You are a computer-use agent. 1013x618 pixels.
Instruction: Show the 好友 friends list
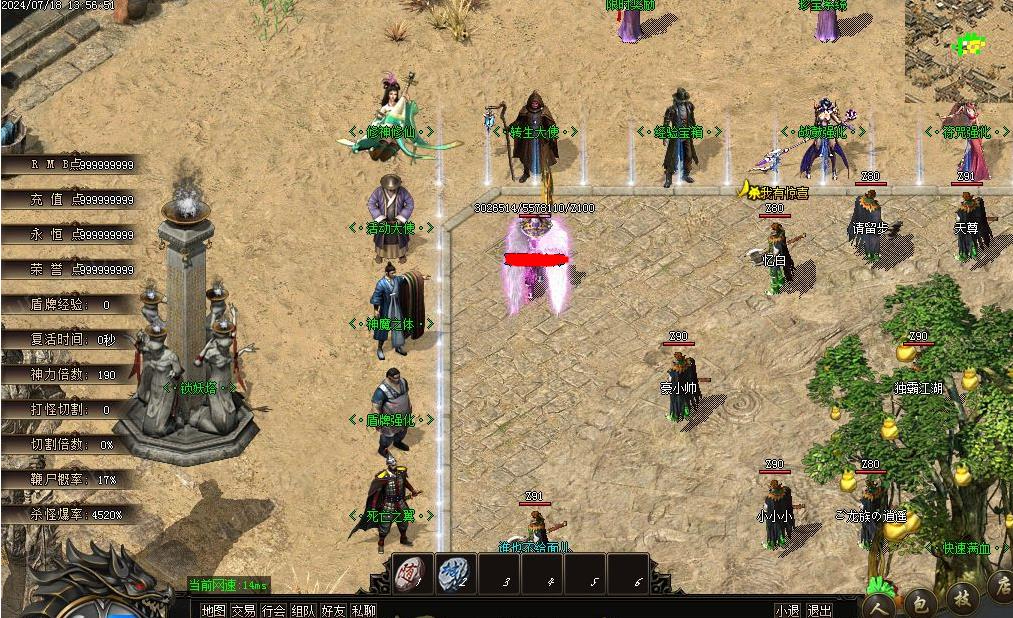click(x=333, y=610)
